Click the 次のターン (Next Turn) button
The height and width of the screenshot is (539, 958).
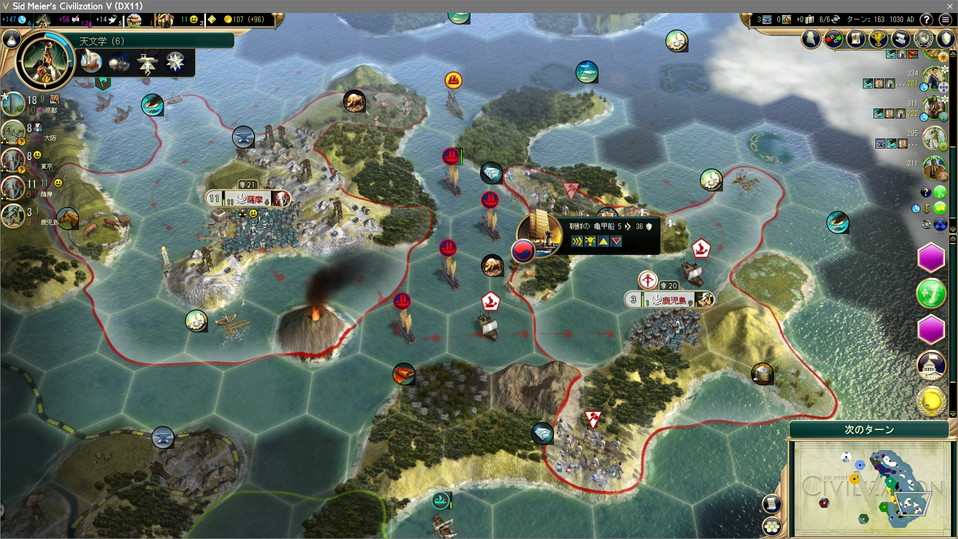(867, 429)
